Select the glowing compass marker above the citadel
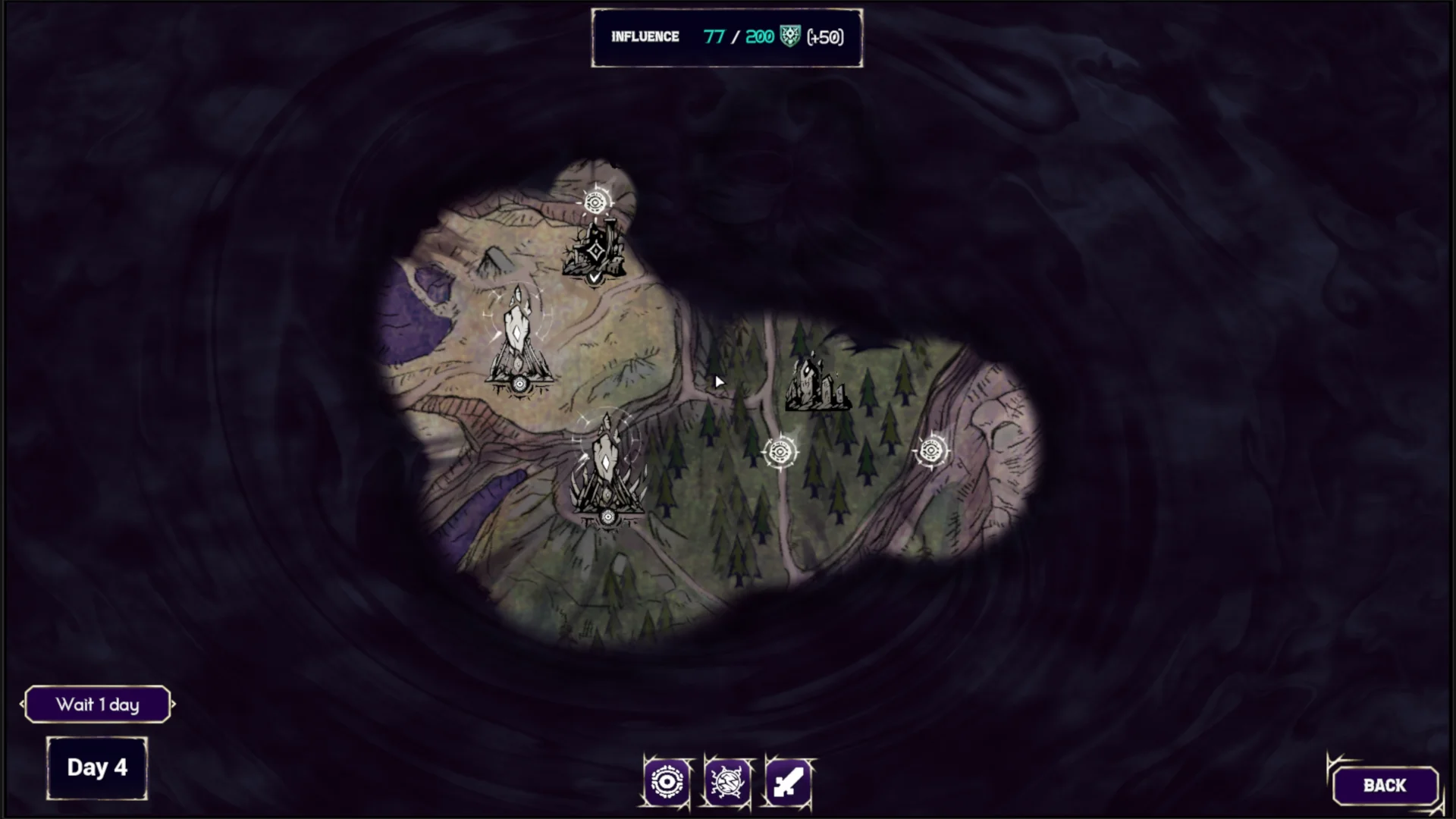This screenshot has width=1456, height=819. click(597, 201)
